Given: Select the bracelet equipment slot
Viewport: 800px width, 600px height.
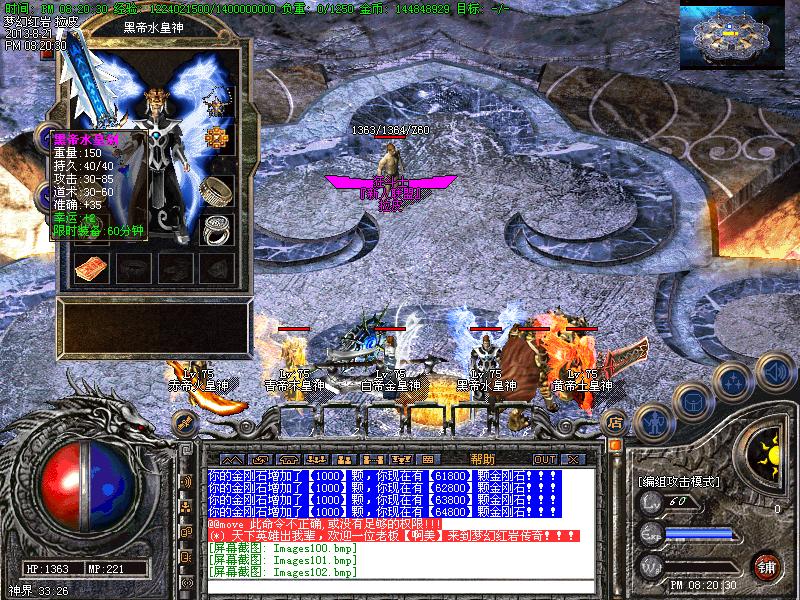Looking at the screenshot, I should pyautogui.click(x=216, y=188).
